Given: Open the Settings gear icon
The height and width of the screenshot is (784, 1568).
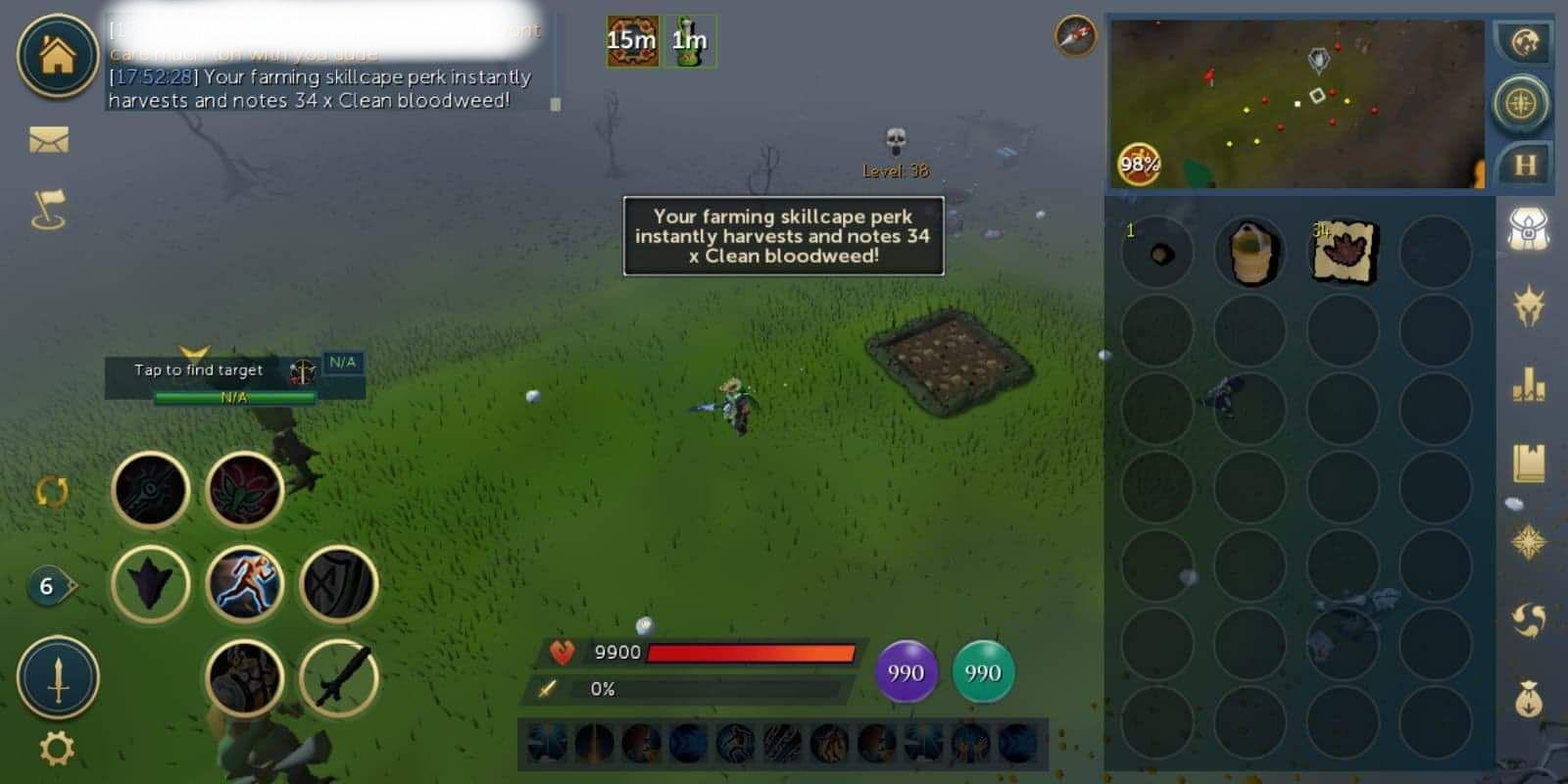Looking at the screenshot, I should click(x=56, y=745).
